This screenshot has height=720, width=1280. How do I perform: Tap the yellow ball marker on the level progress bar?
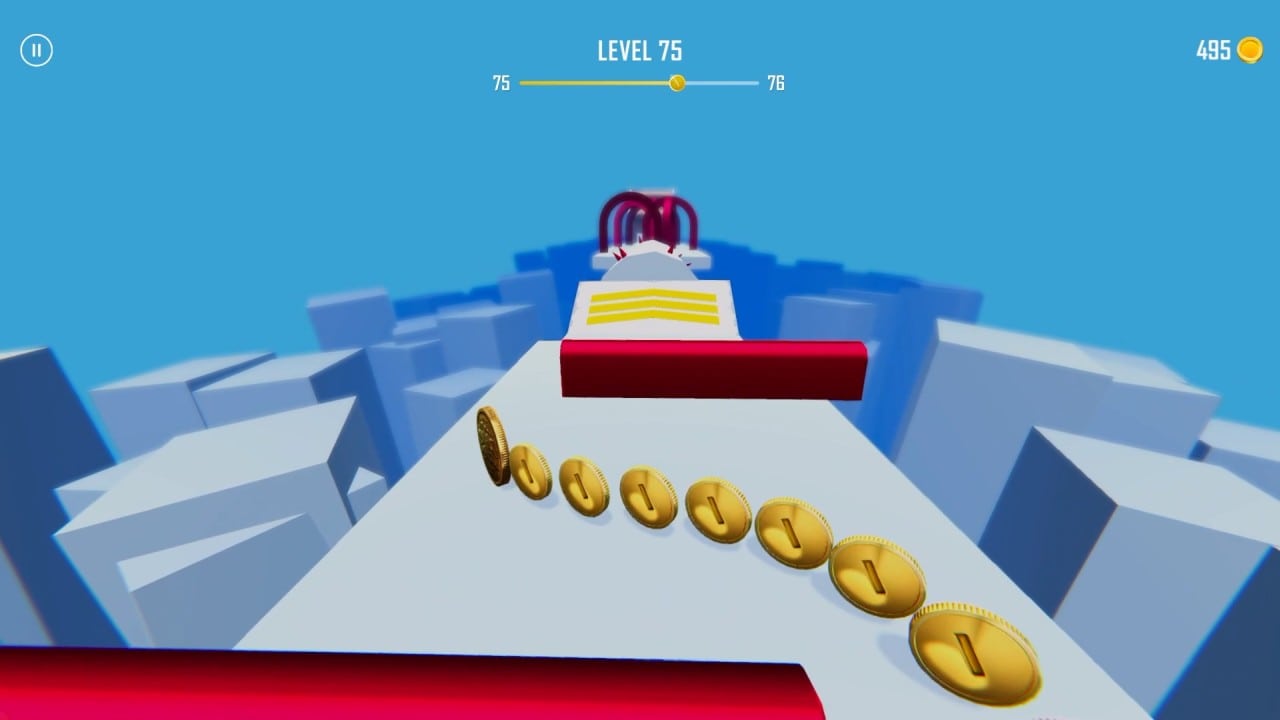(x=679, y=82)
